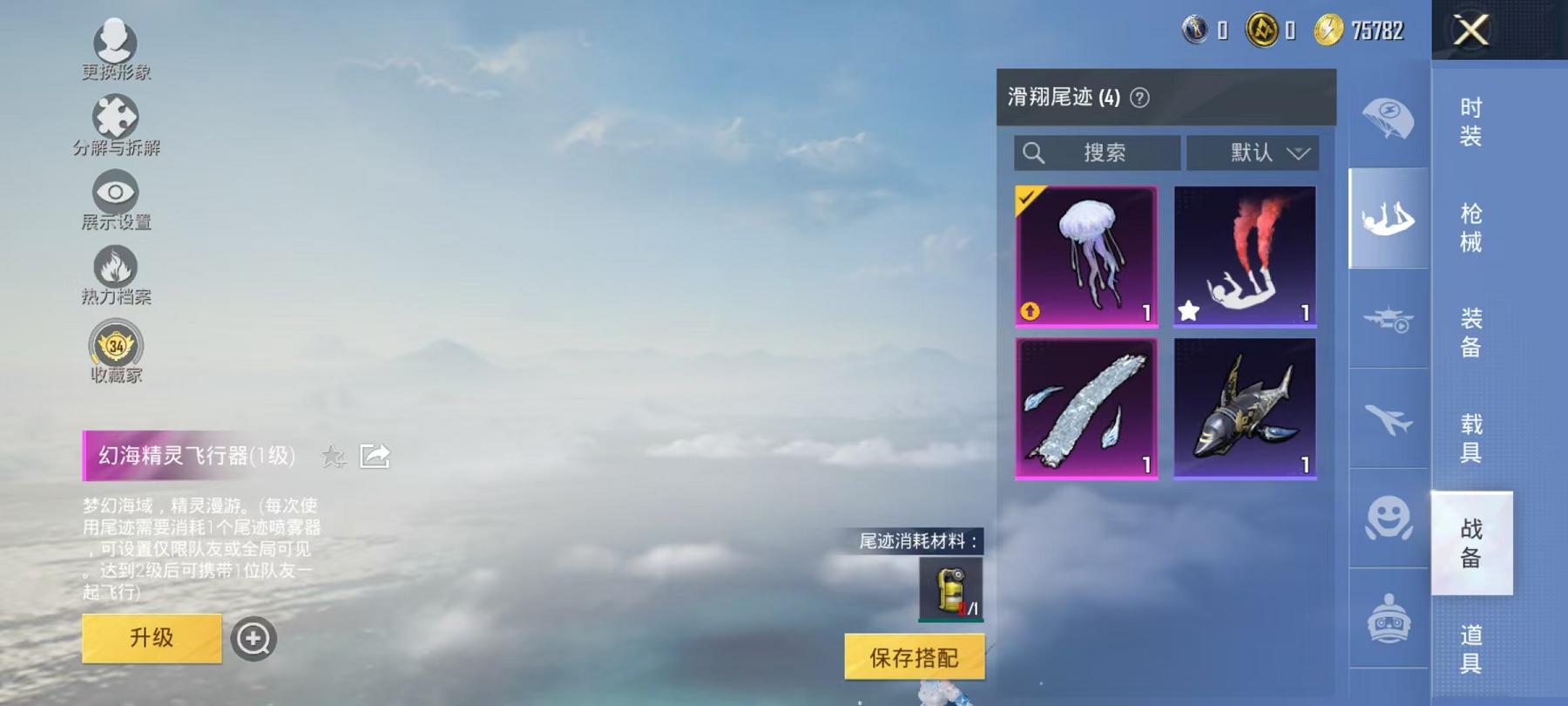Open the 更换形象 character appearance option
The width and height of the screenshot is (1568, 706).
[116, 41]
